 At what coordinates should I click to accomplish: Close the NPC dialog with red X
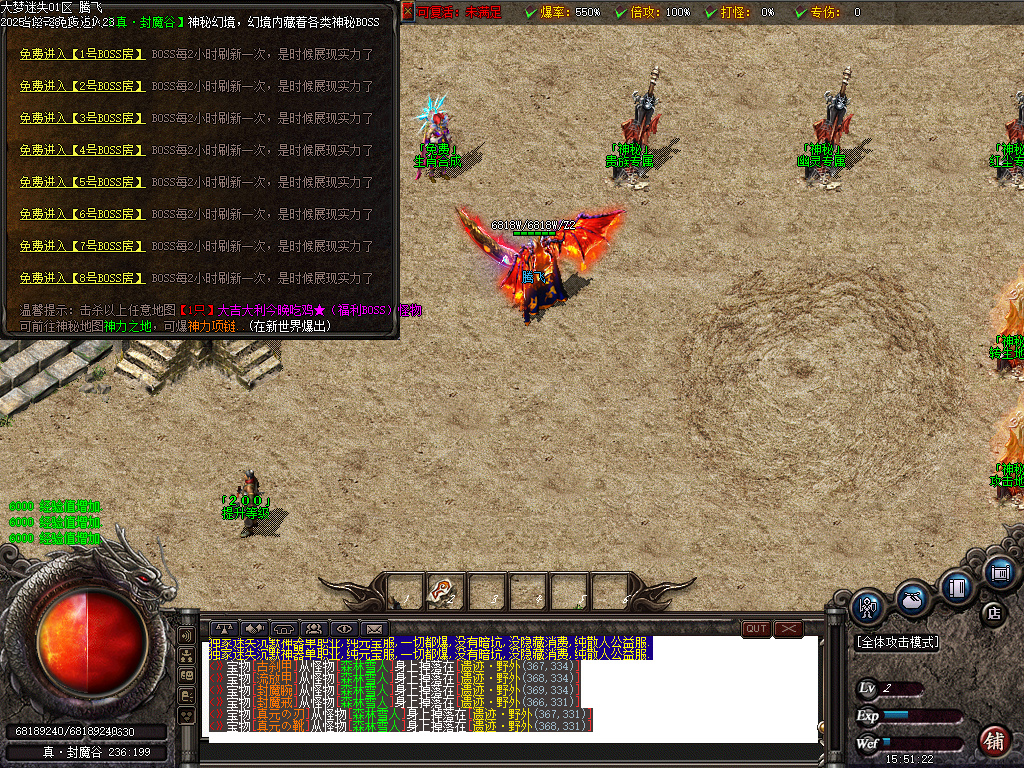tap(407, 12)
